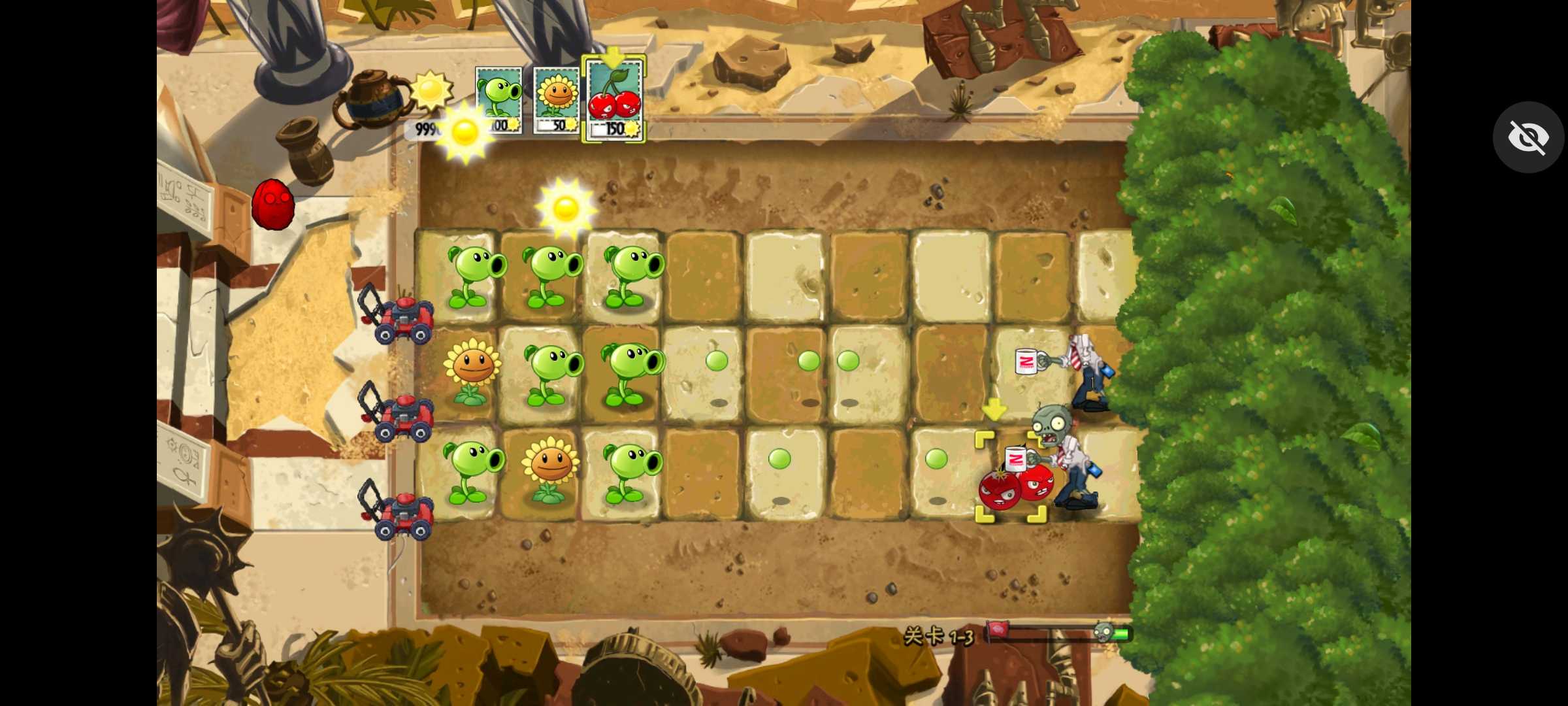Image resolution: width=1568 pixels, height=706 pixels.
Task: Toggle the hide-interface eye button
Action: pyautogui.click(x=1527, y=137)
